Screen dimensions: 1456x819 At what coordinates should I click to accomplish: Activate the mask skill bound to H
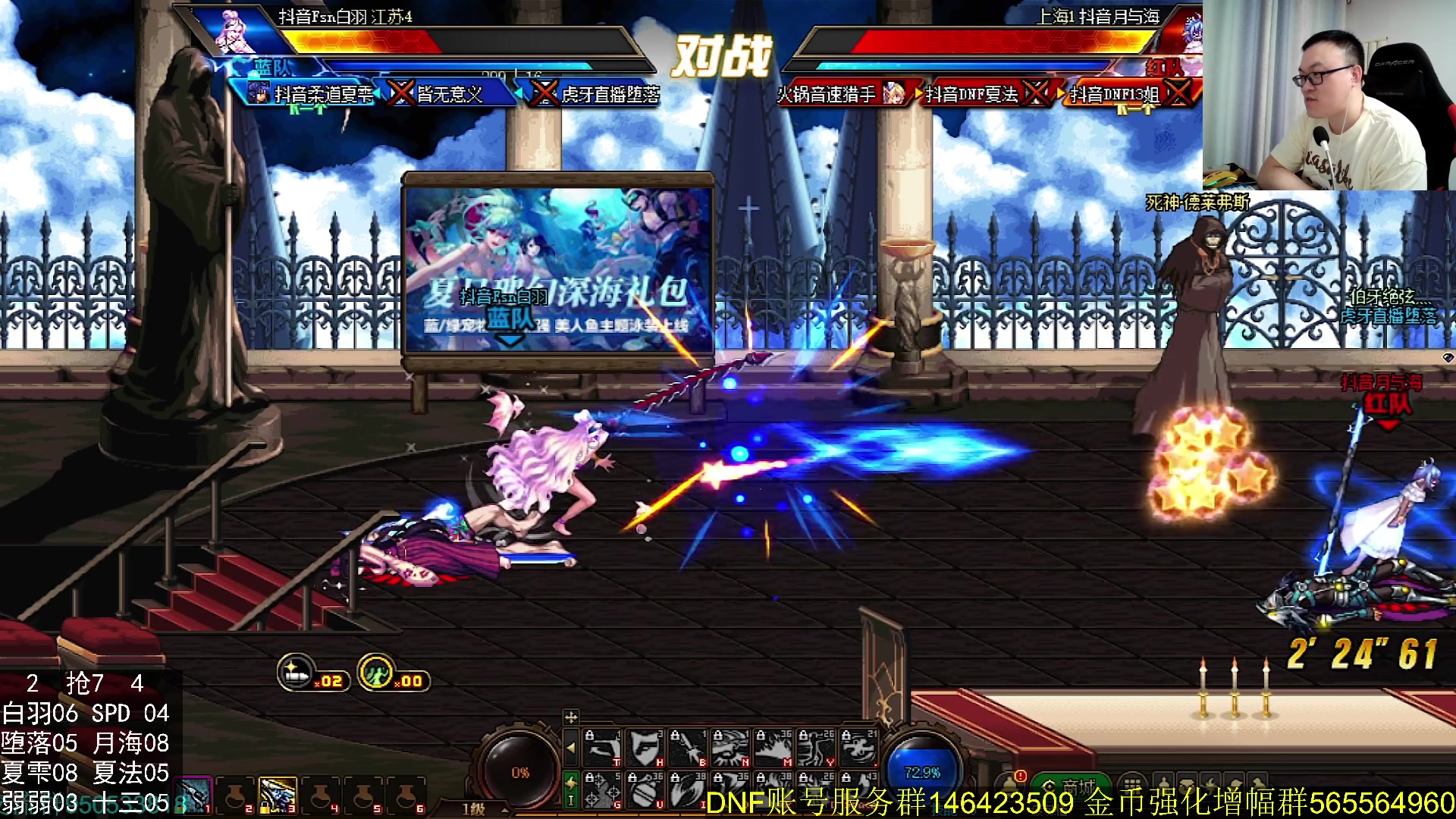tap(645, 748)
